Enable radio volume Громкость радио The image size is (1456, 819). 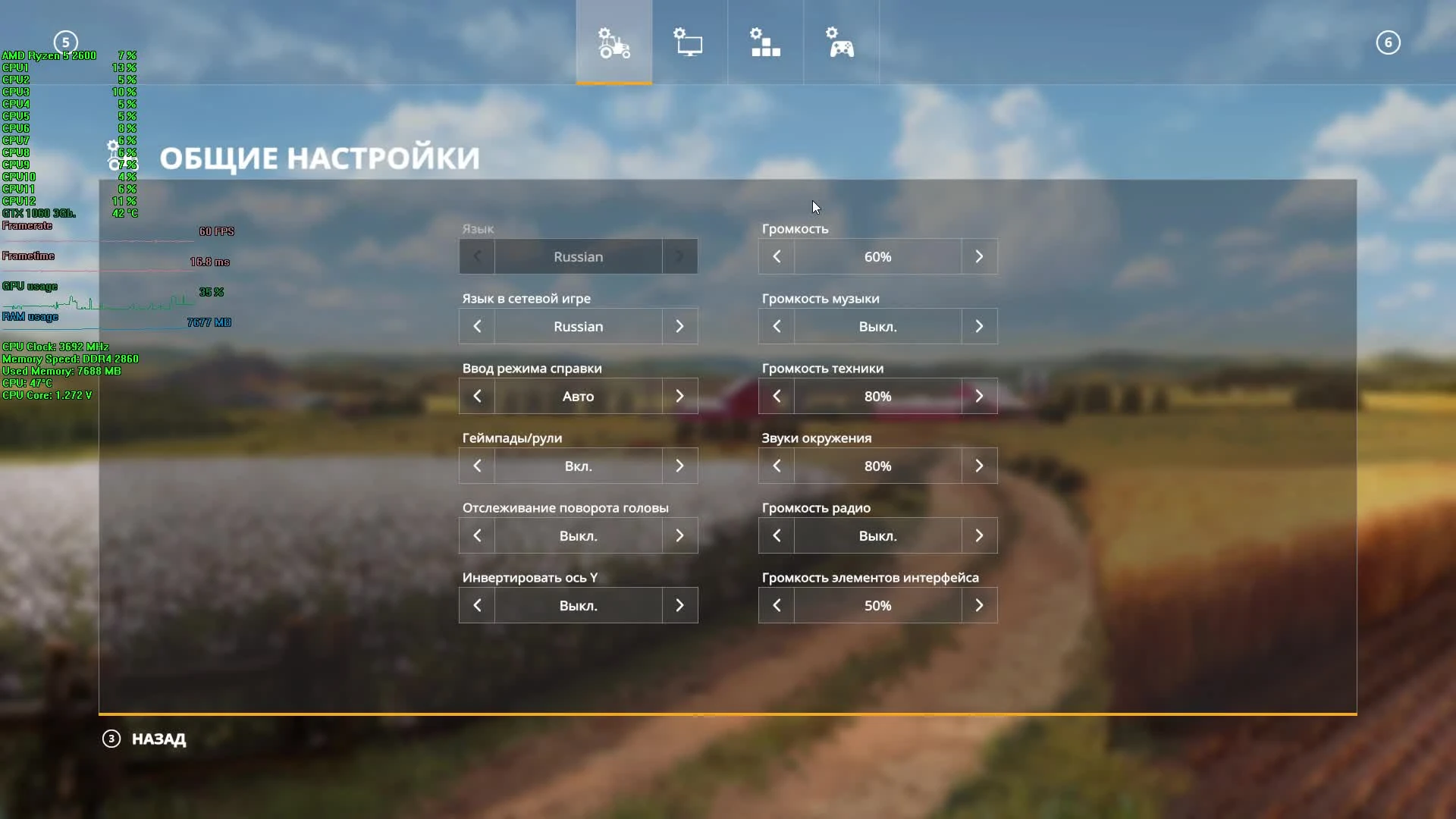979,535
